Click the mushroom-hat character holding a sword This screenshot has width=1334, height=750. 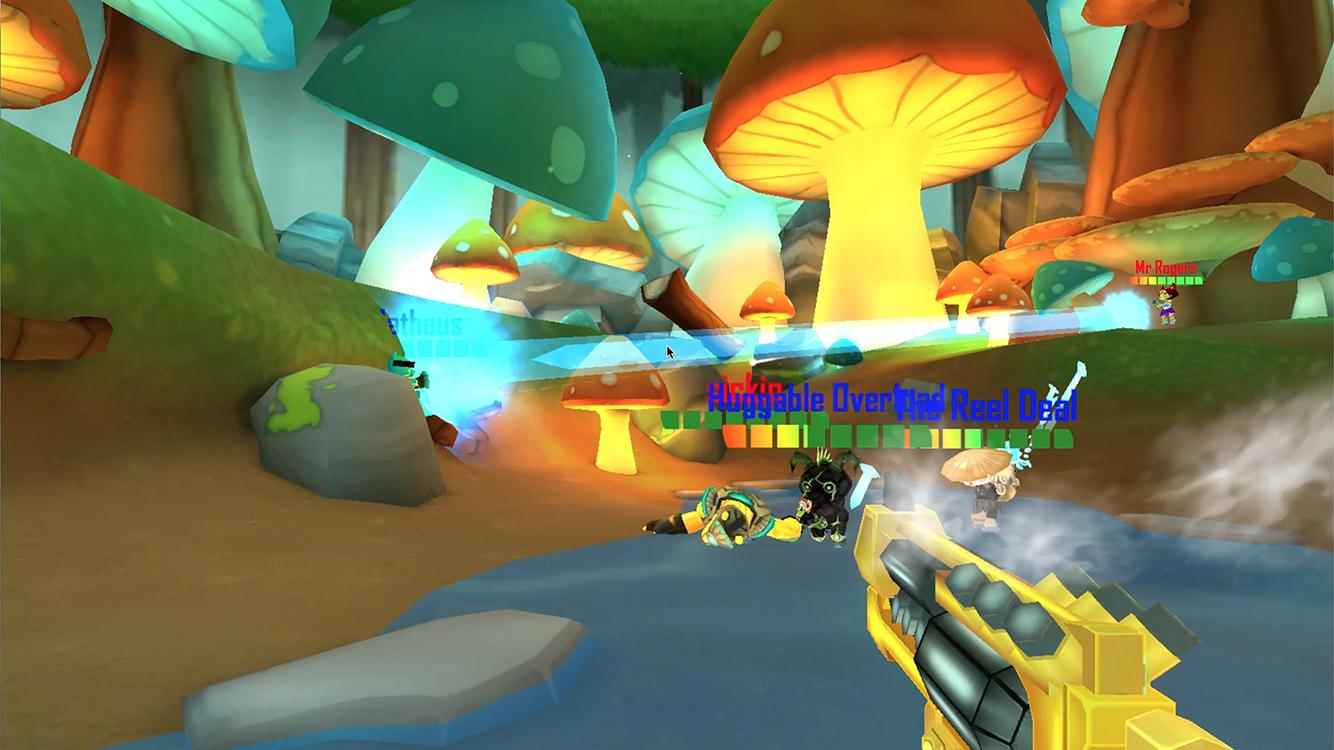(985, 495)
